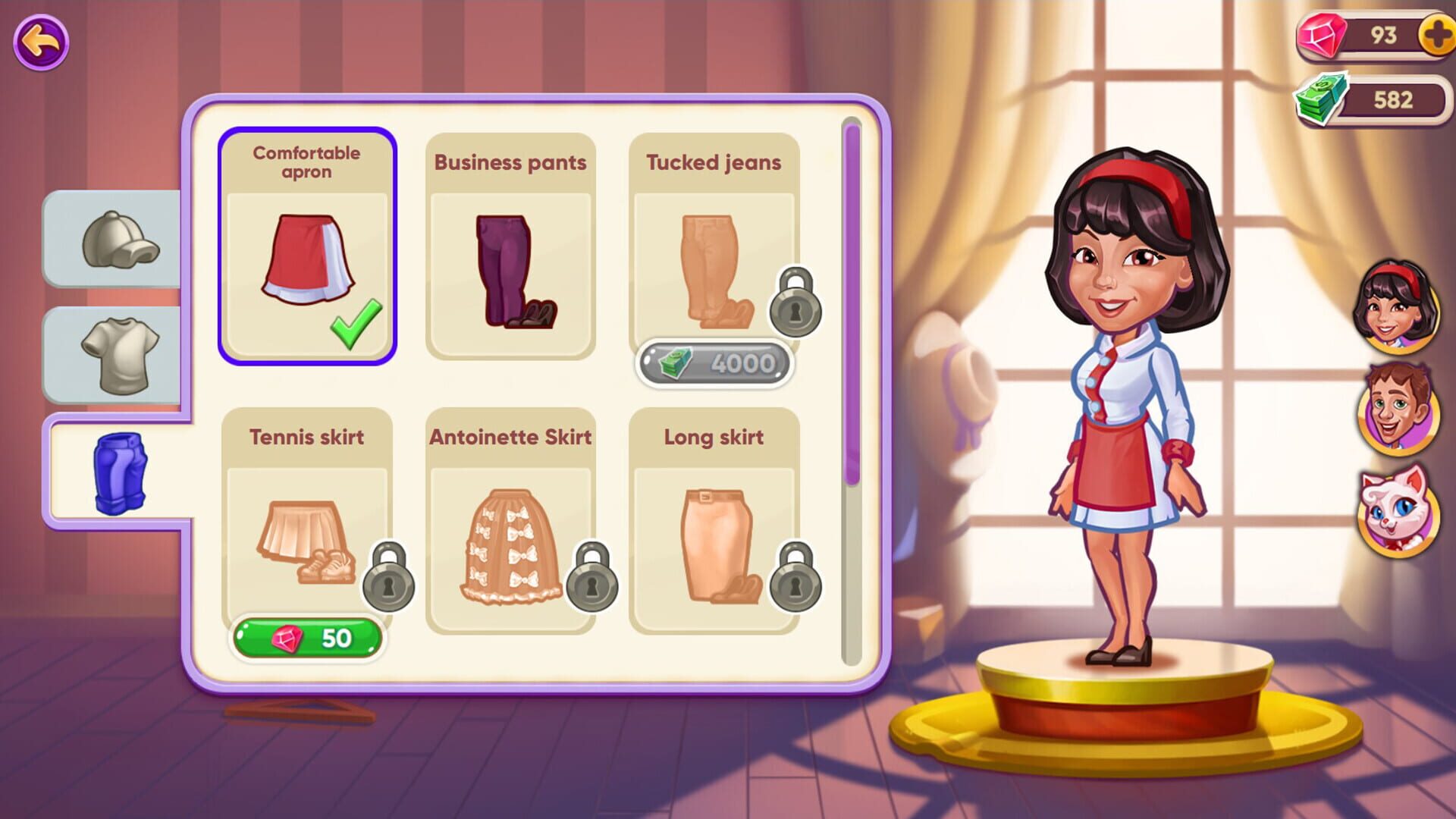Buy Tucked jeans for 4000 cash

(714, 364)
